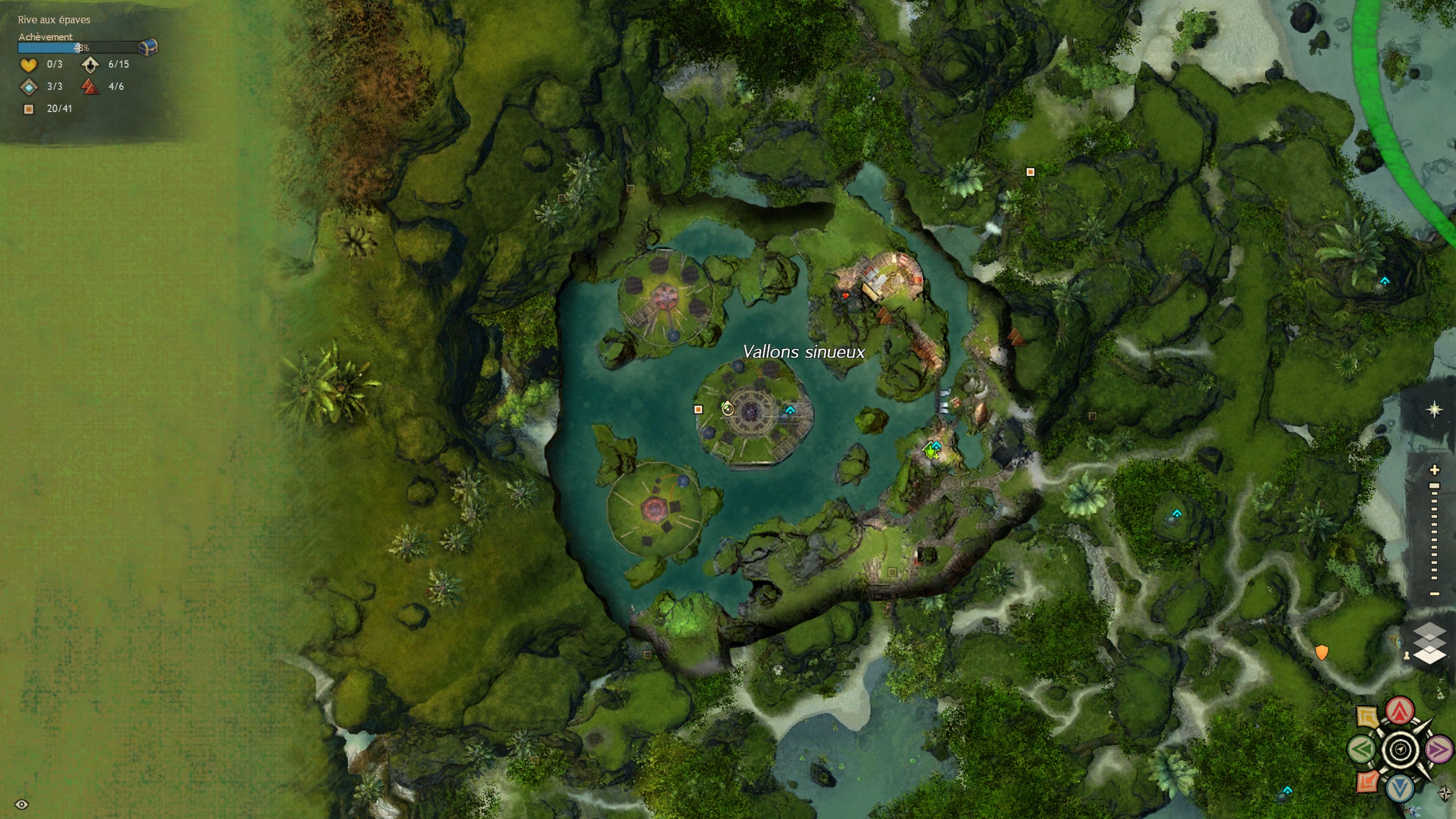Select the red arrow squad marker
Viewport: 1456px width, 819px height.
[1400, 710]
